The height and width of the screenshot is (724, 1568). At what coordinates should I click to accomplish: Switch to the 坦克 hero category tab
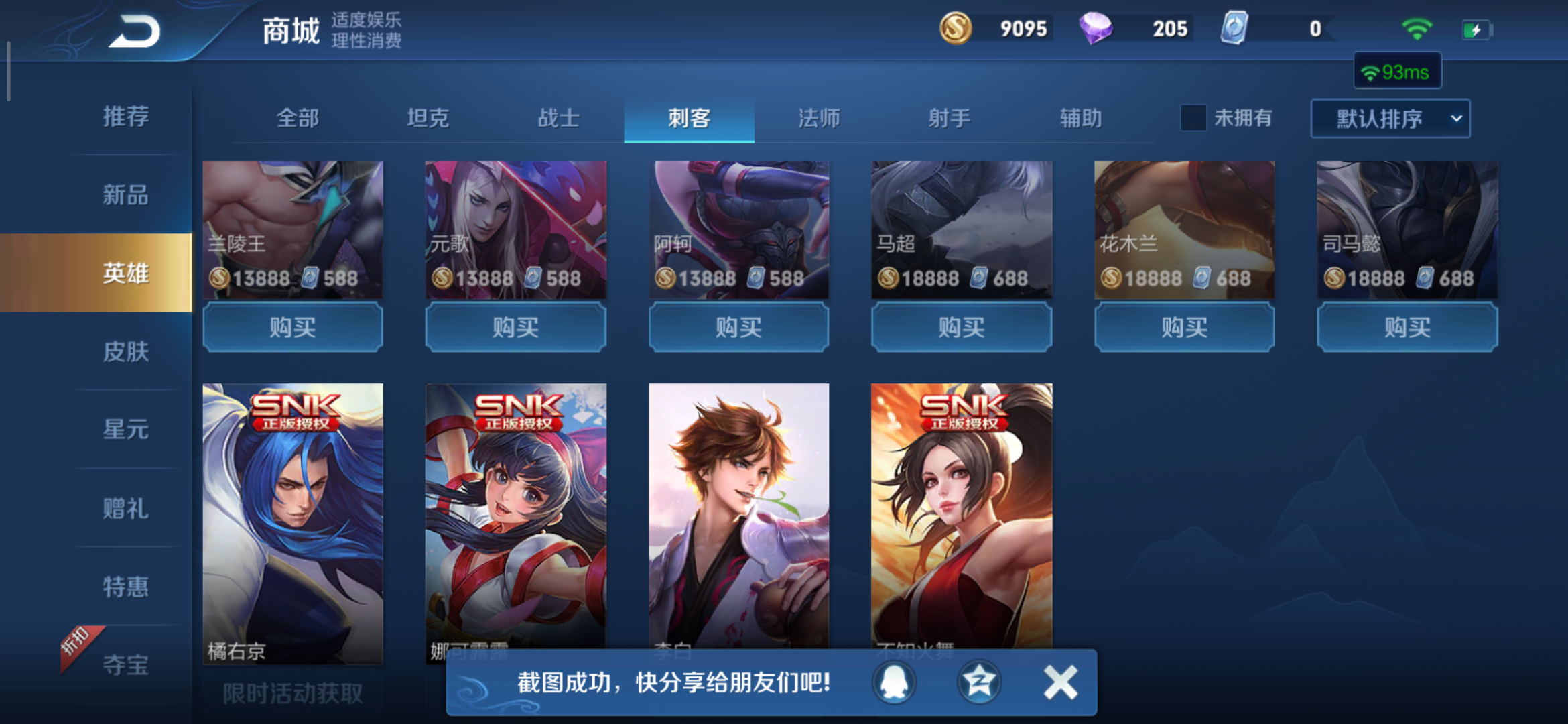pyautogui.click(x=427, y=118)
